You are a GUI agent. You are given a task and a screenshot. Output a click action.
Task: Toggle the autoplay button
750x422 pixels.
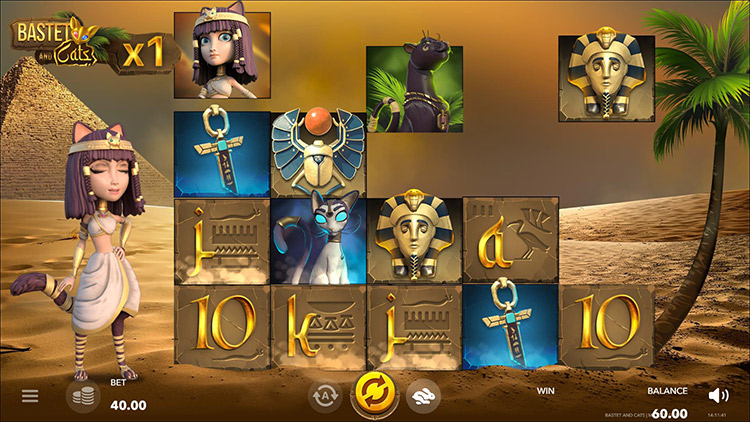pyautogui.click(x=326, y=396)
